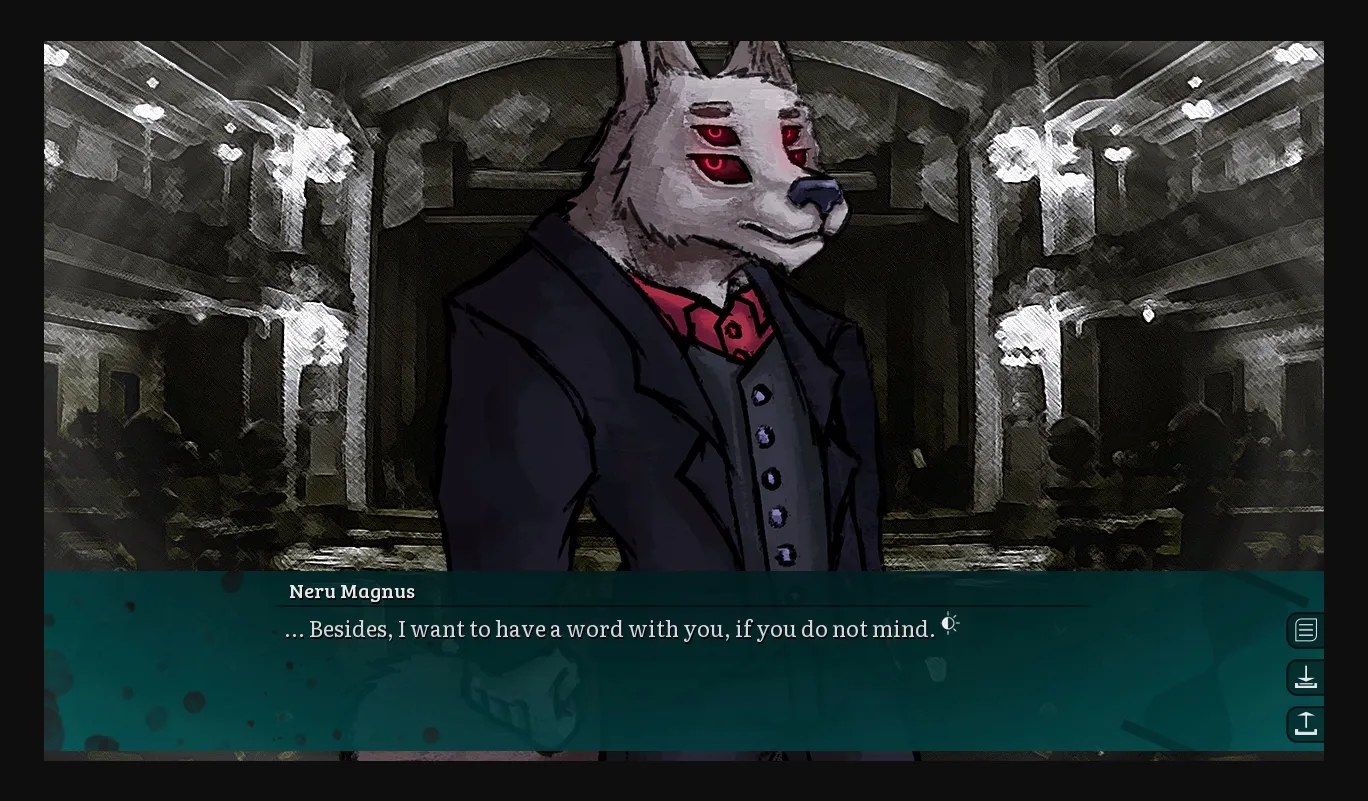This screenshot has height=801, width=1368.
Task: Click the topmost icon of the quick menu
Action: point(1306,630)
